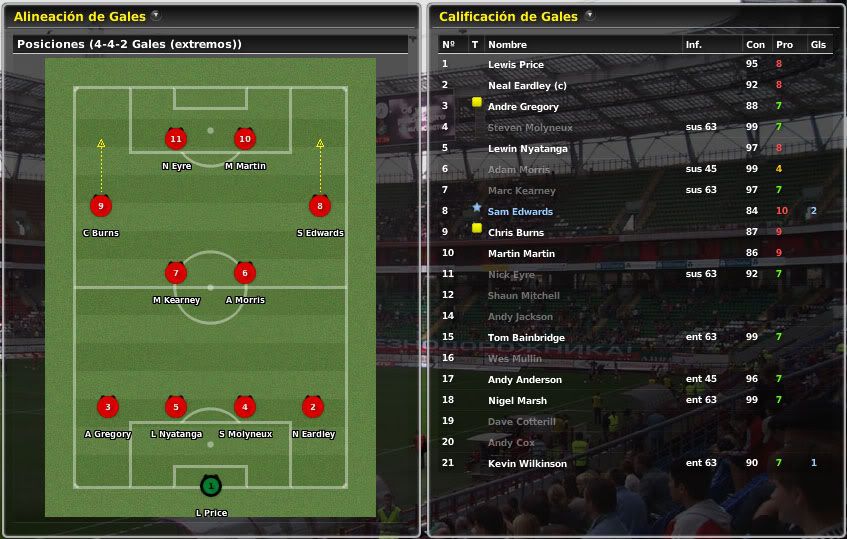Select S Edwards' number 8 shirt
The image size is (847, 539).
tap(320, 207)
